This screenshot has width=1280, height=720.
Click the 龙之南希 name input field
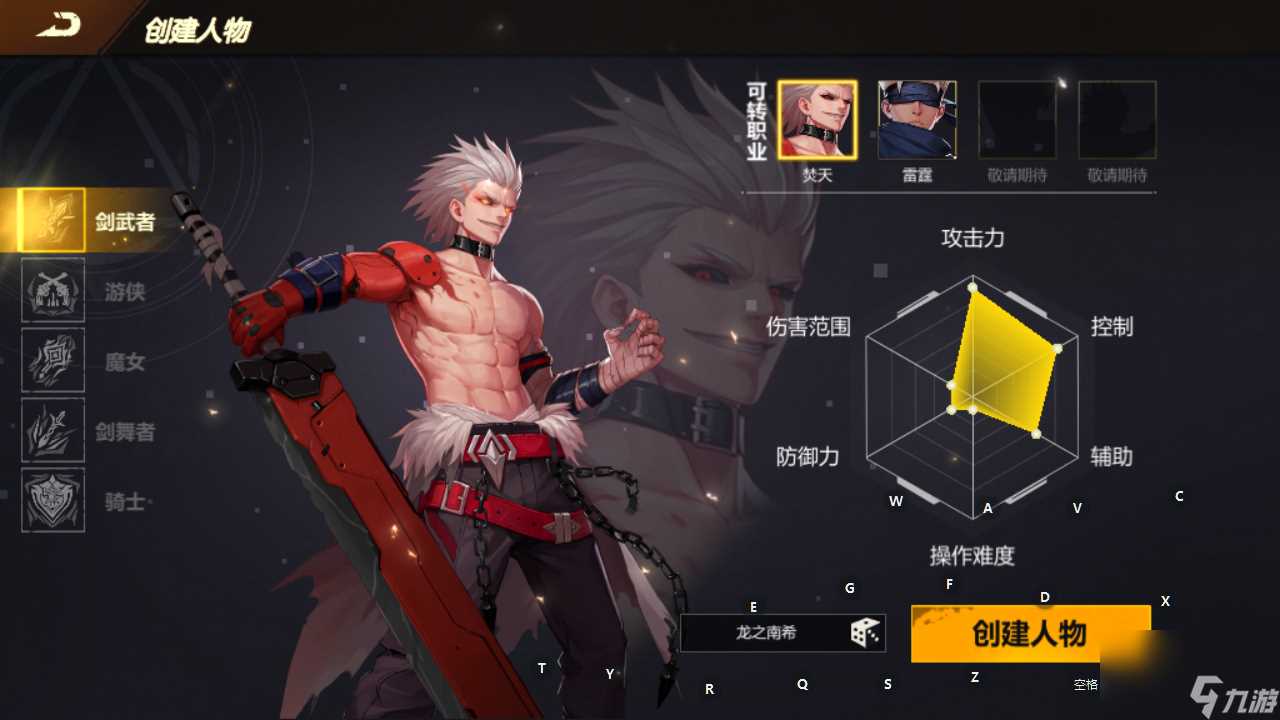pyautogui.click(x=770, y=632)
